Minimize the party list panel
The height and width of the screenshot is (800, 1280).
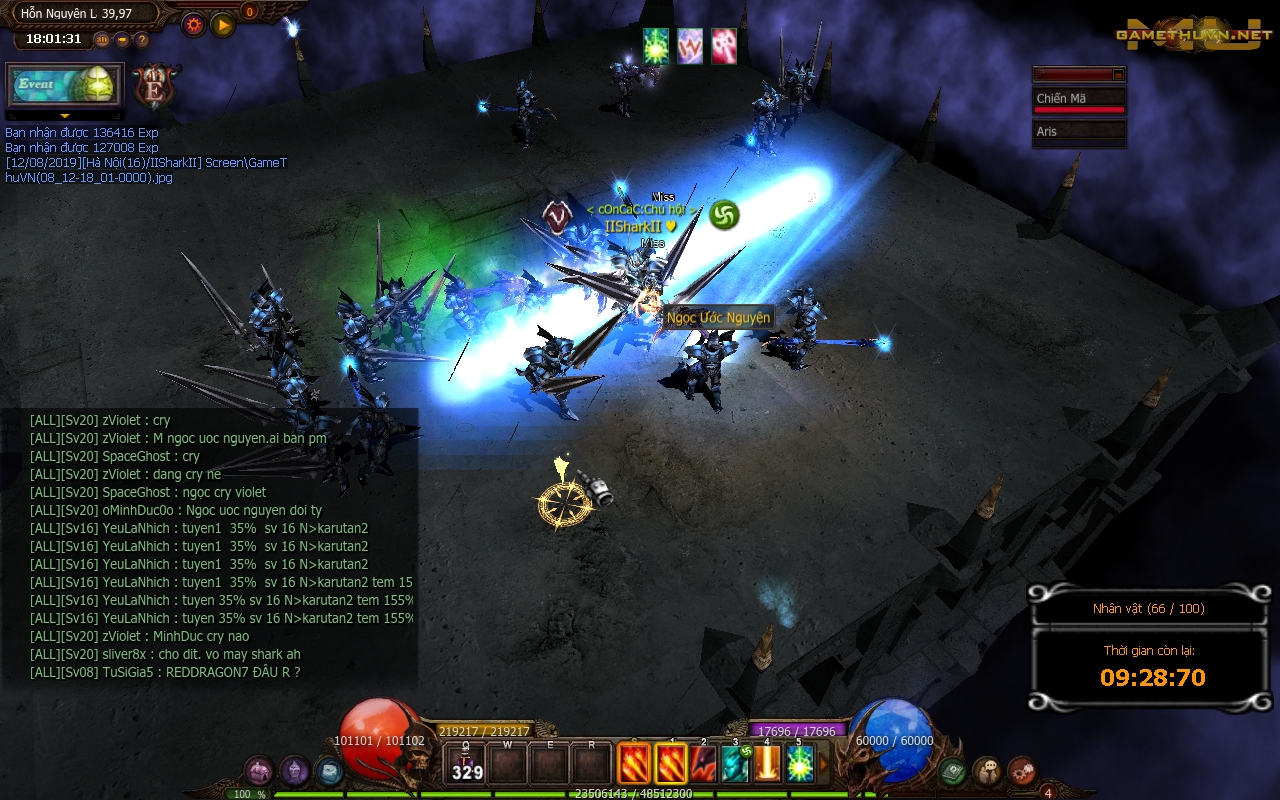(x=1118, y=74)
